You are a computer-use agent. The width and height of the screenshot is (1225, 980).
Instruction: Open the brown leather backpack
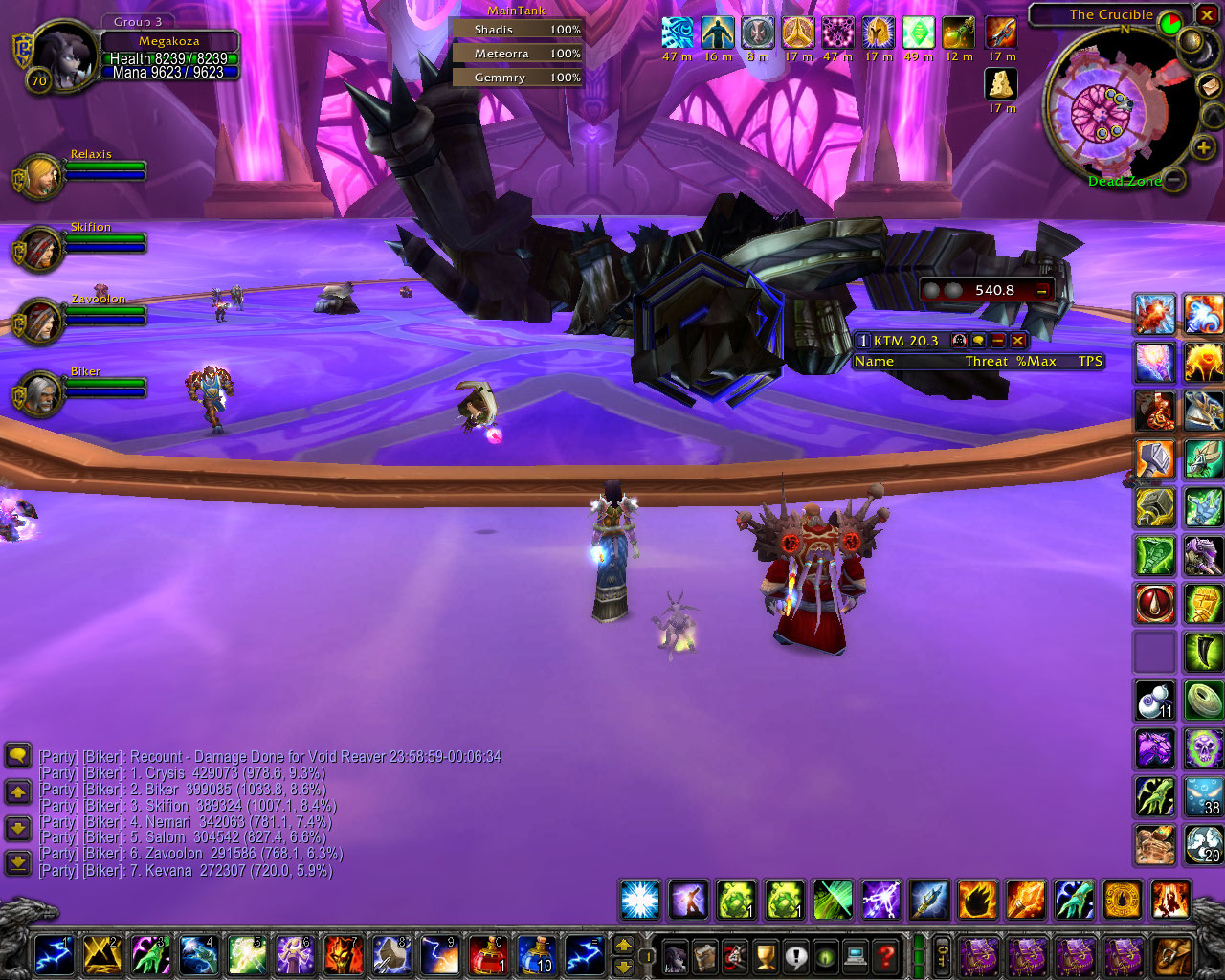(1172, 954)
